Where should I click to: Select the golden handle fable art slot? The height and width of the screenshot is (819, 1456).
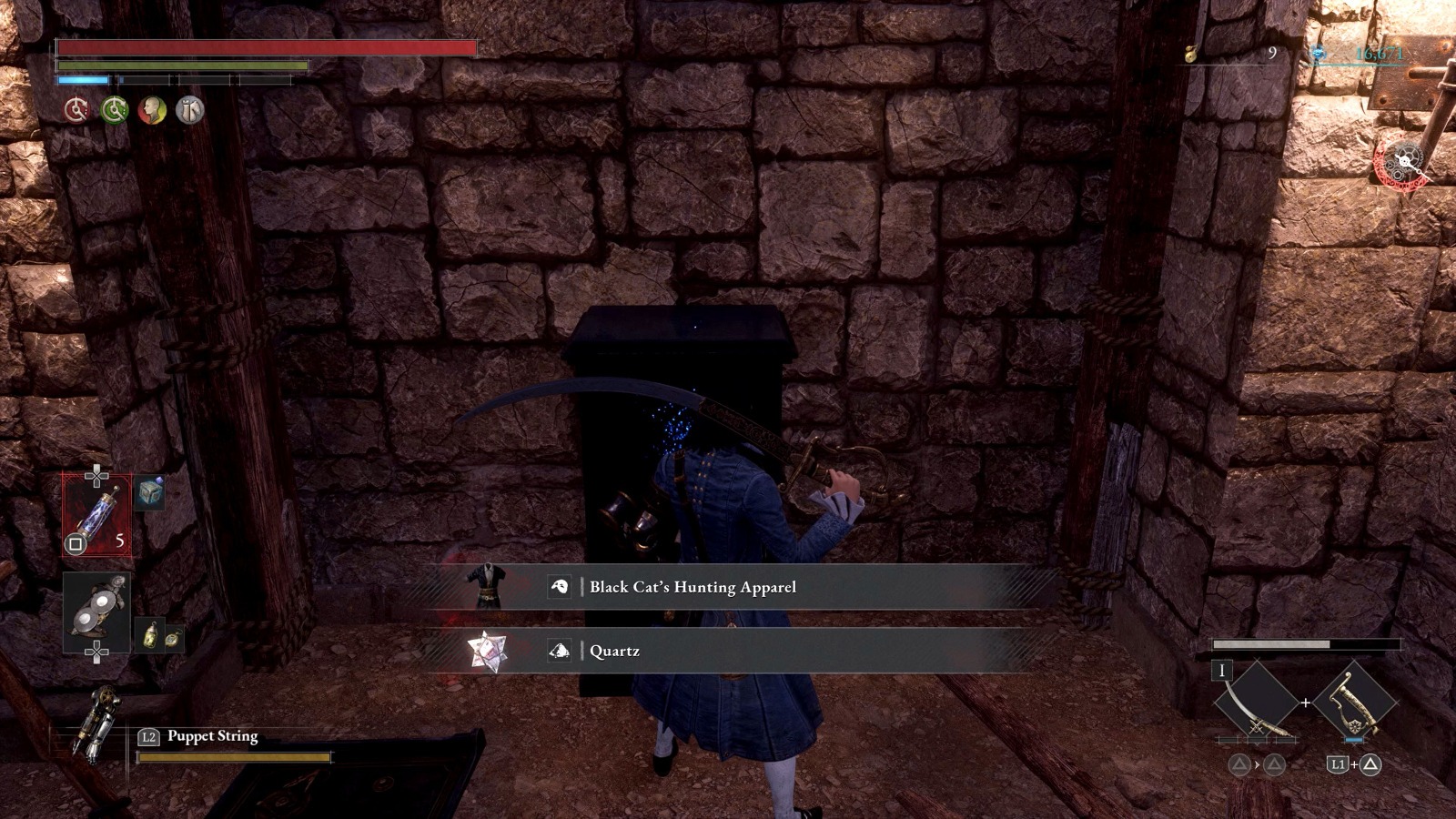(x=1353, y=703)
